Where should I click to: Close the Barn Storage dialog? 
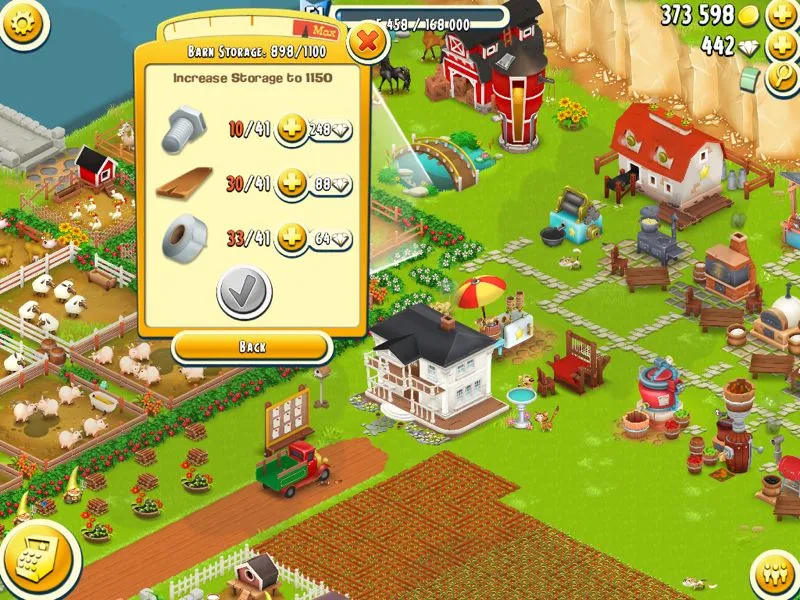[368, 42]
